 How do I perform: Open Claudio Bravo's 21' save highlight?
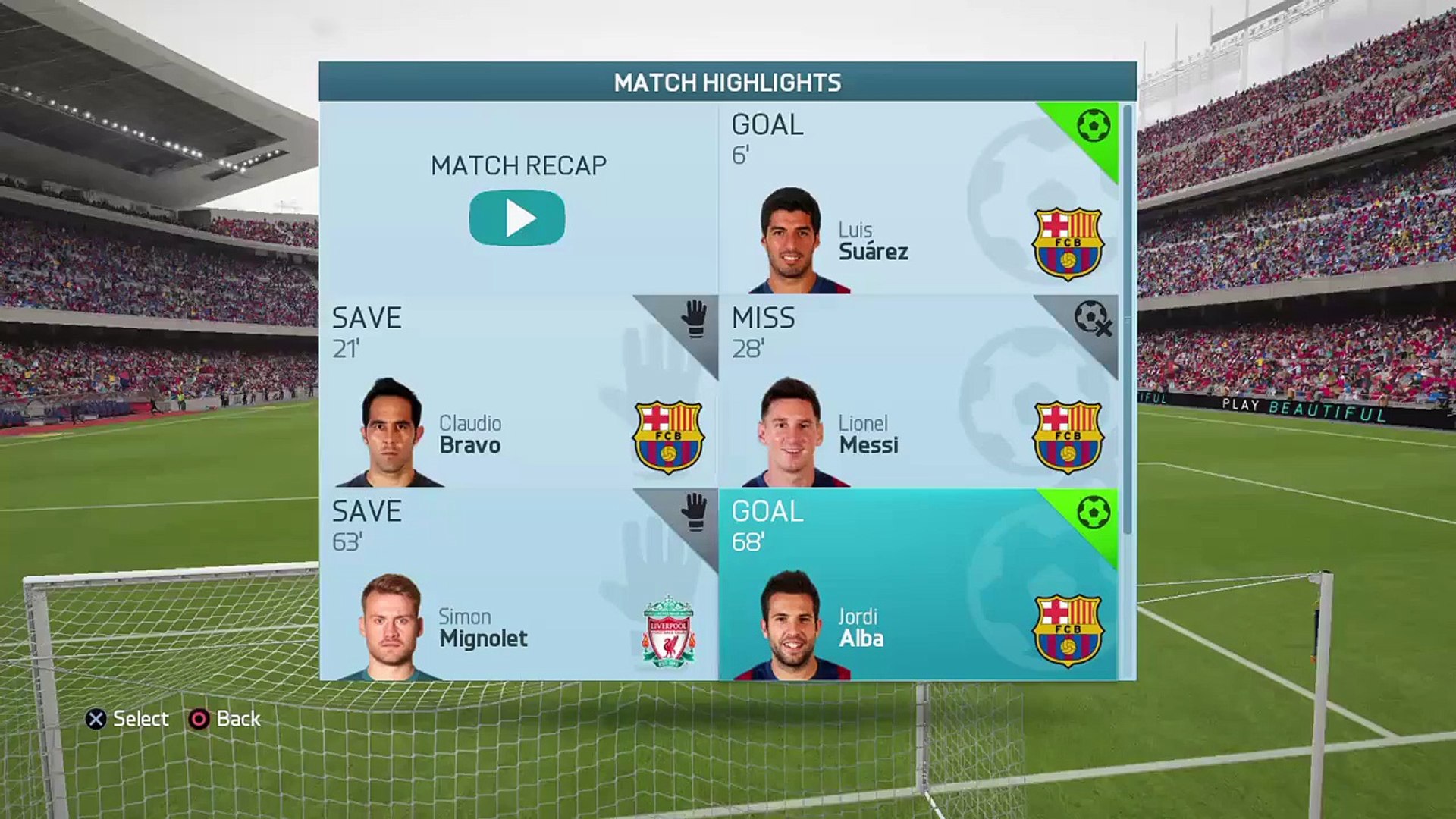pos(518,391)
